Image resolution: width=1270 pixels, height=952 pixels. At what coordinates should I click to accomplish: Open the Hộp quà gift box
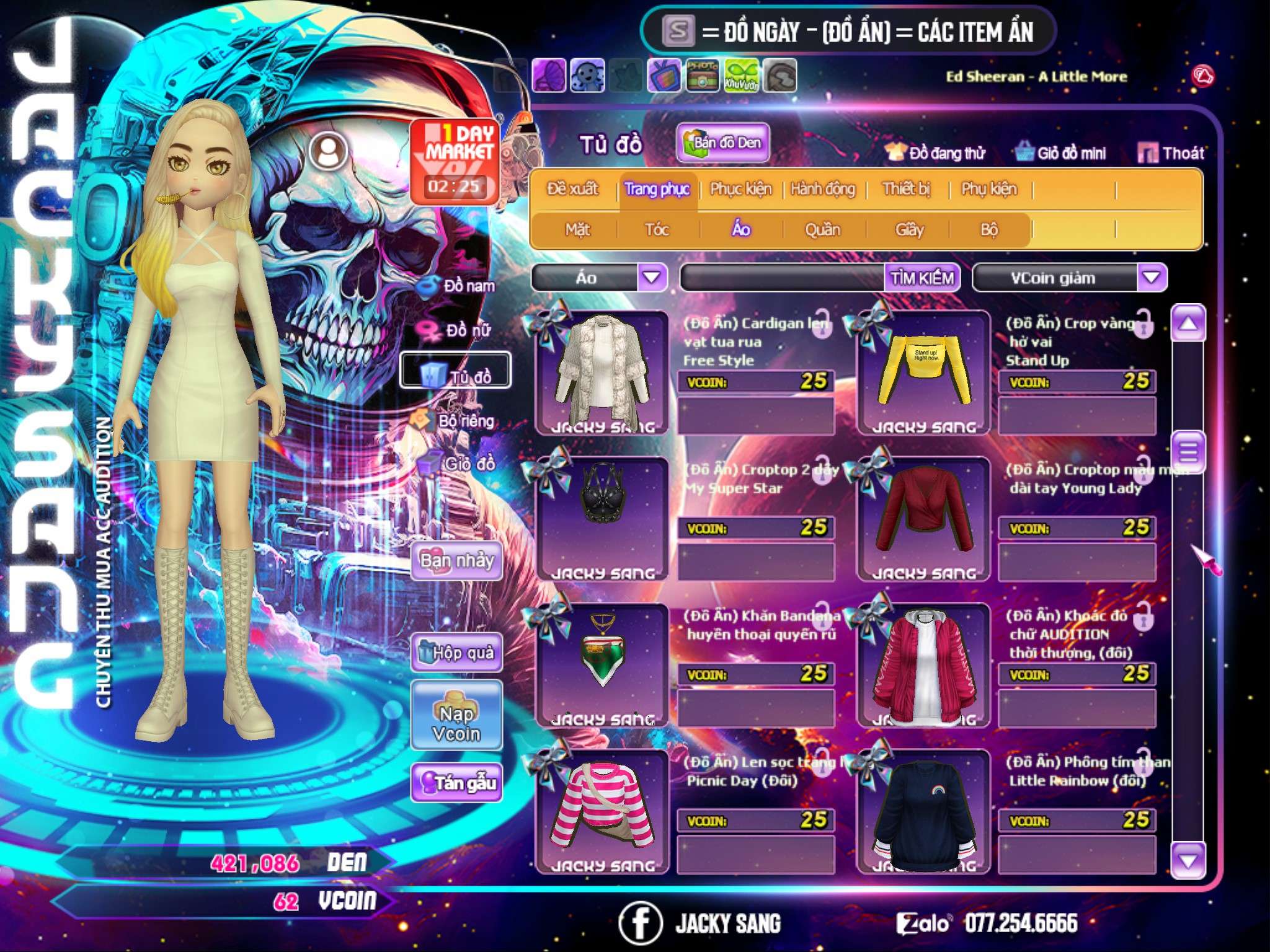coord(456,653)
